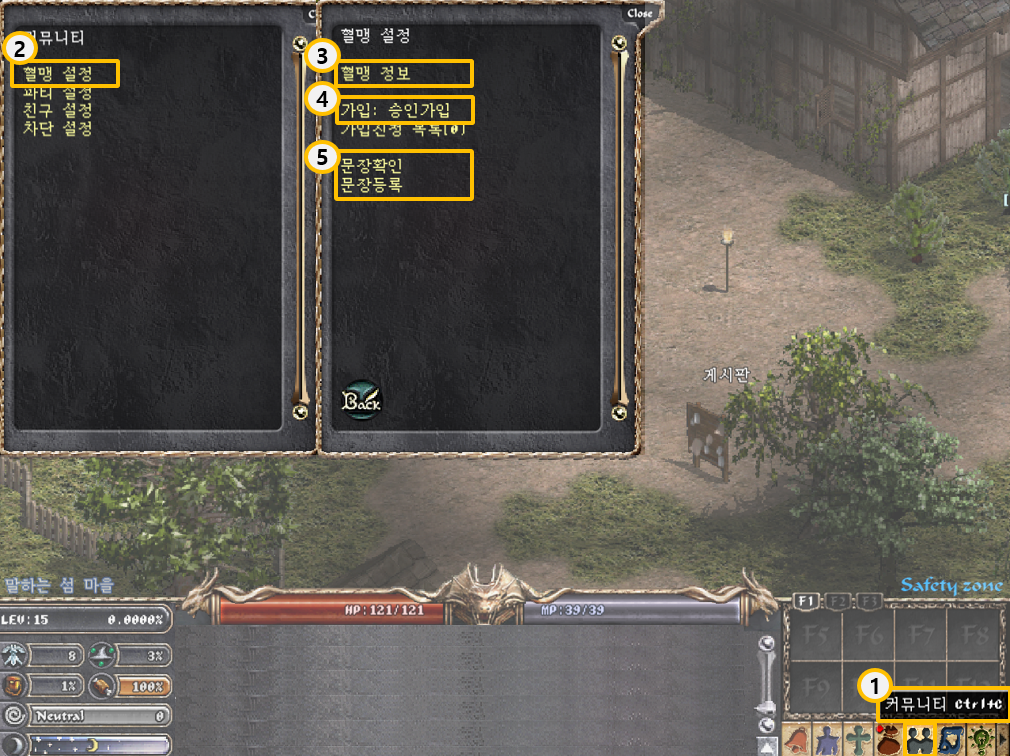Viewport: 1010px width, 756px height.
Task: Open the community icon with two figures
Action: point(918,741)
